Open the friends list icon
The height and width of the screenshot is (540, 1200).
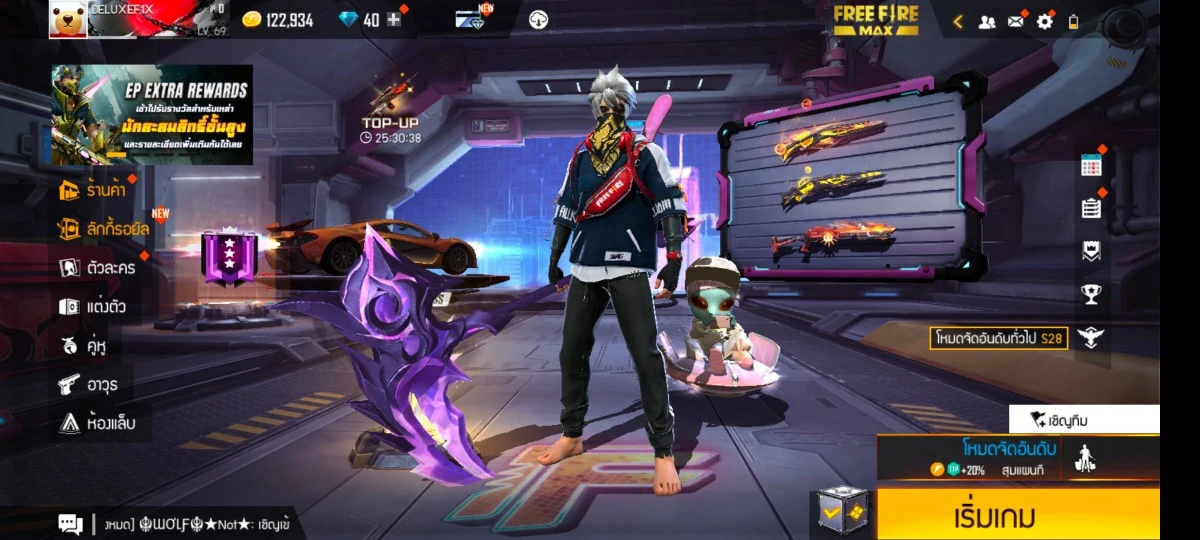987,21
